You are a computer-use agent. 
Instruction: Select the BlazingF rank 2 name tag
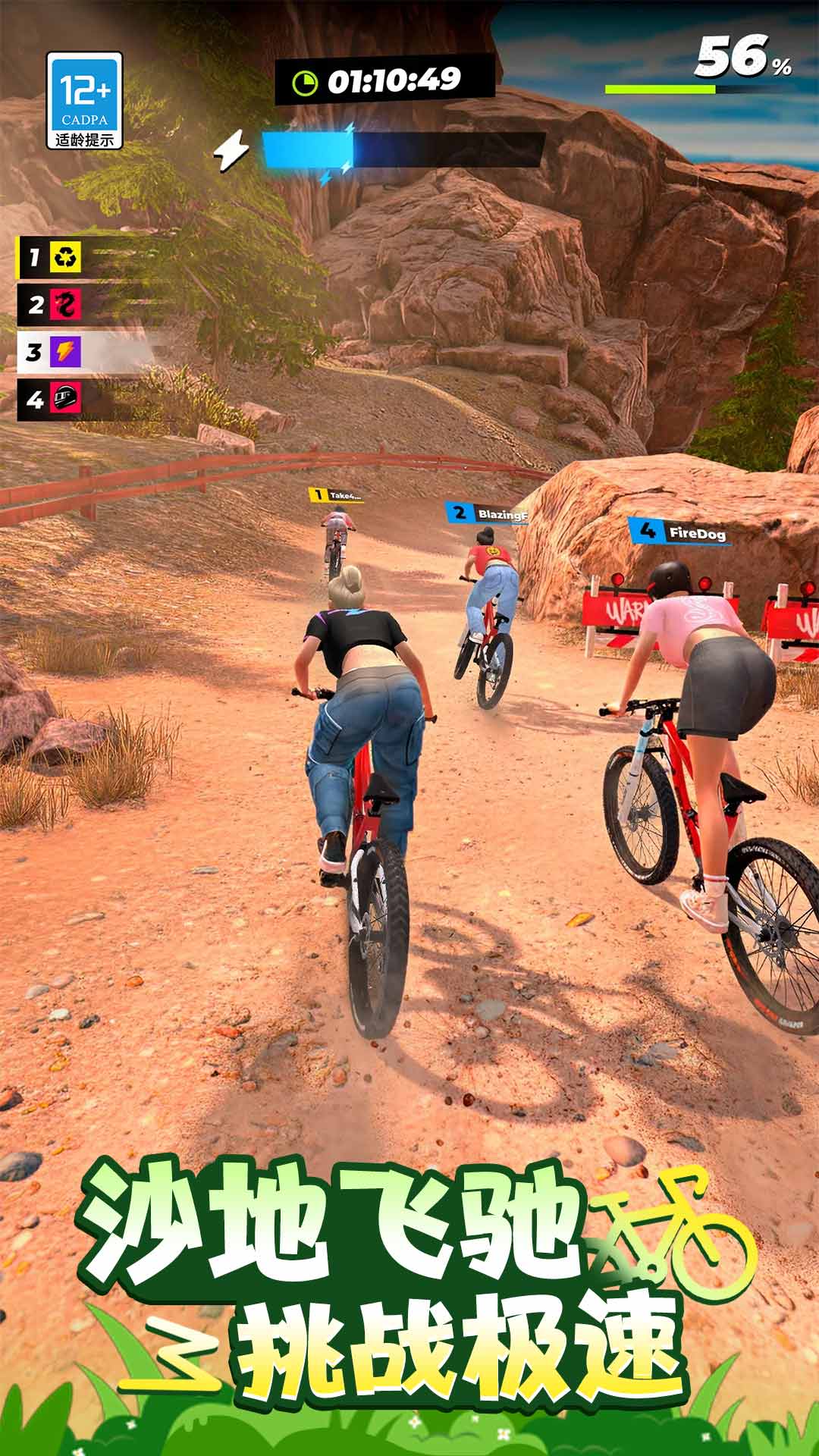487,513
